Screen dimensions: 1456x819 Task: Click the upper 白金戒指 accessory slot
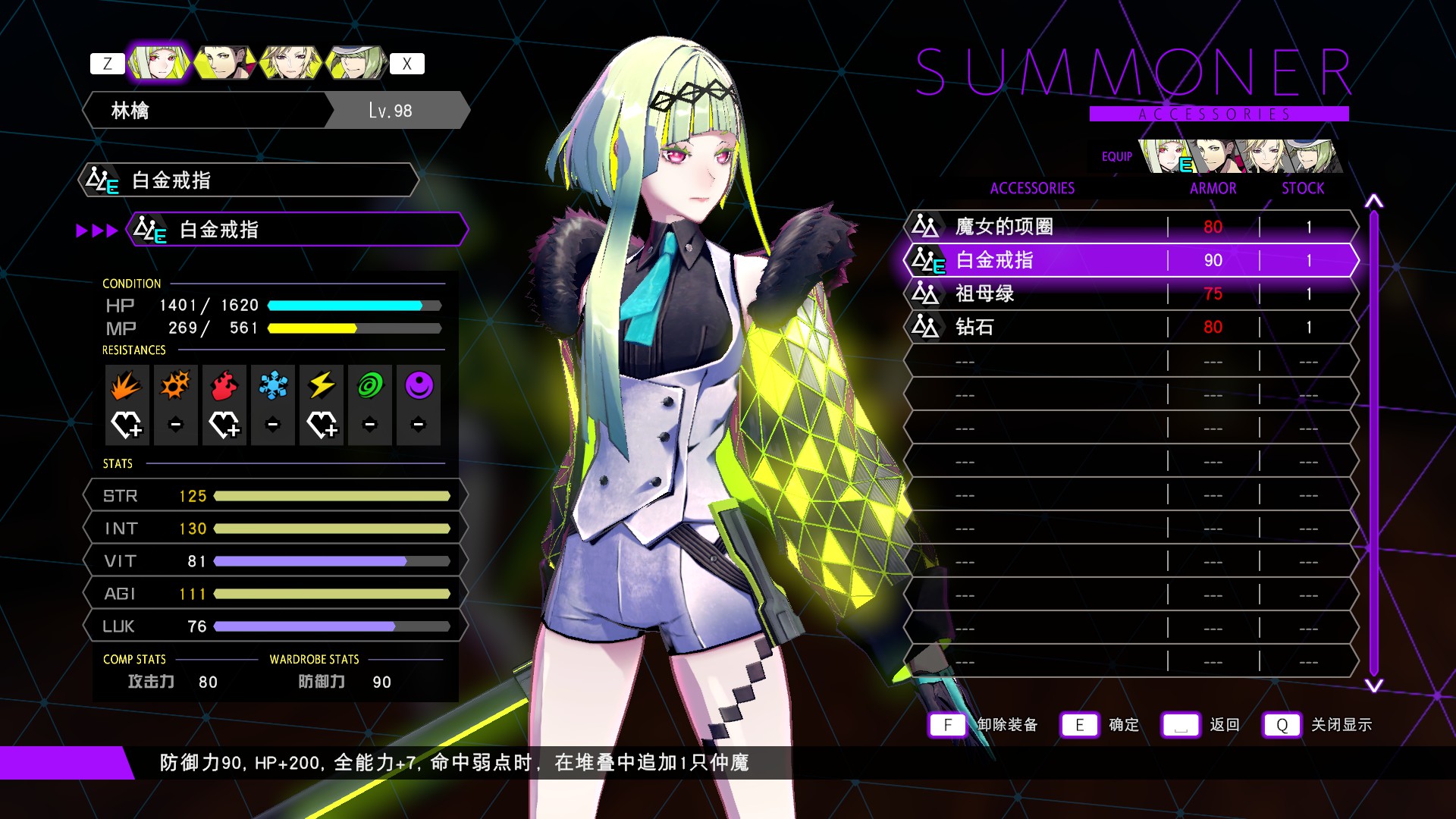click(249, 180)
